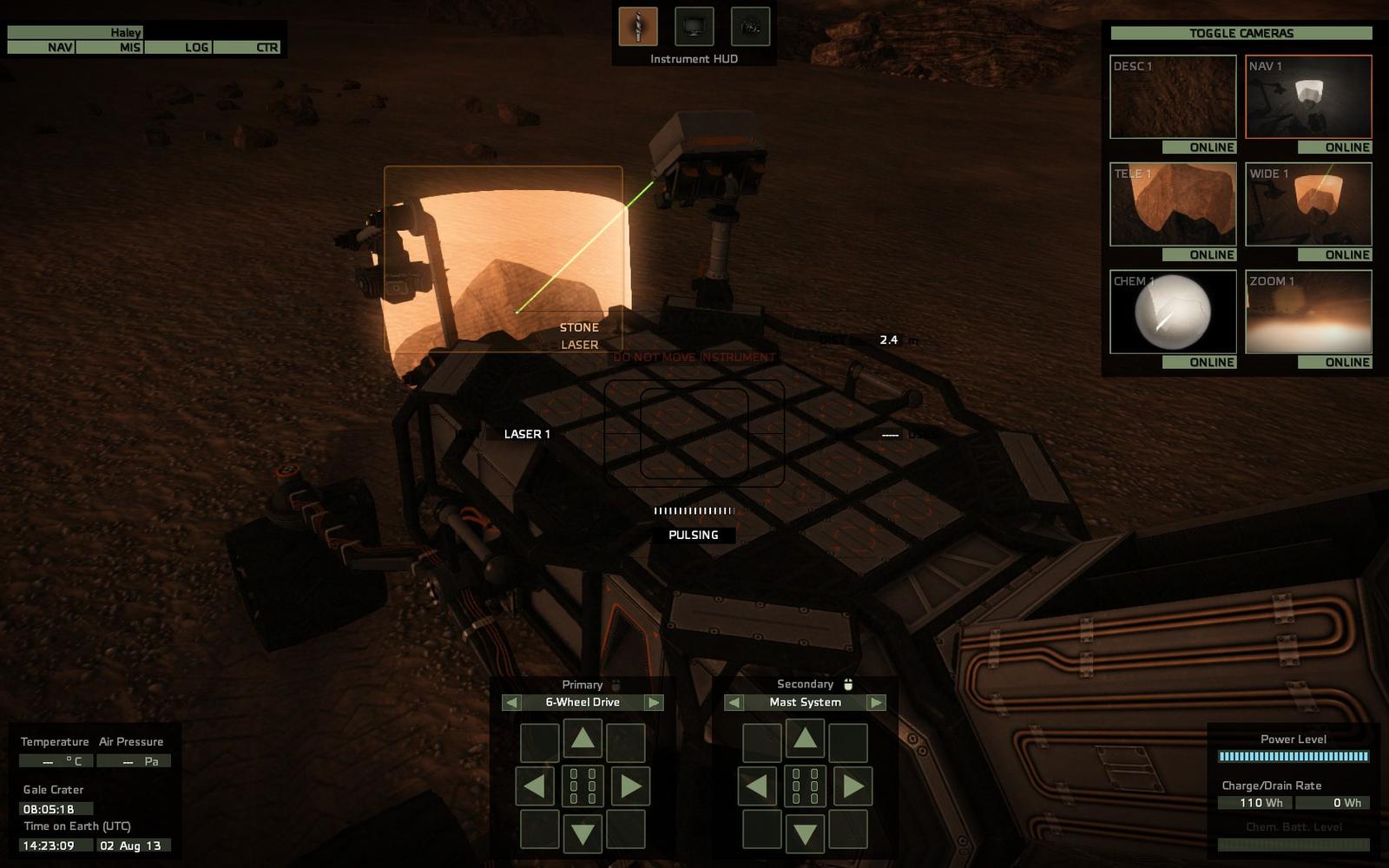Click the Primary drive up arrow

583,740
